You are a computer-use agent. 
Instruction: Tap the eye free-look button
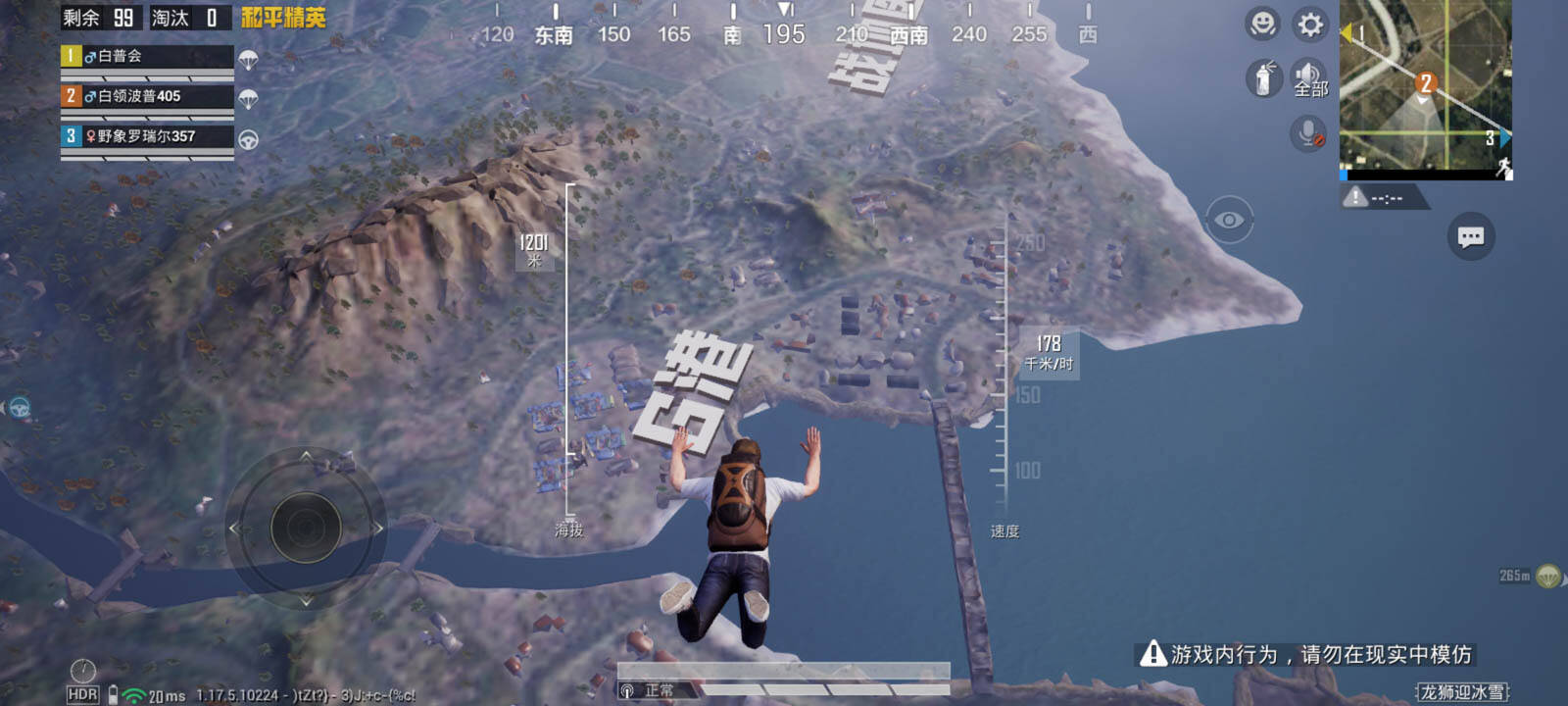tap(1229, 220)
